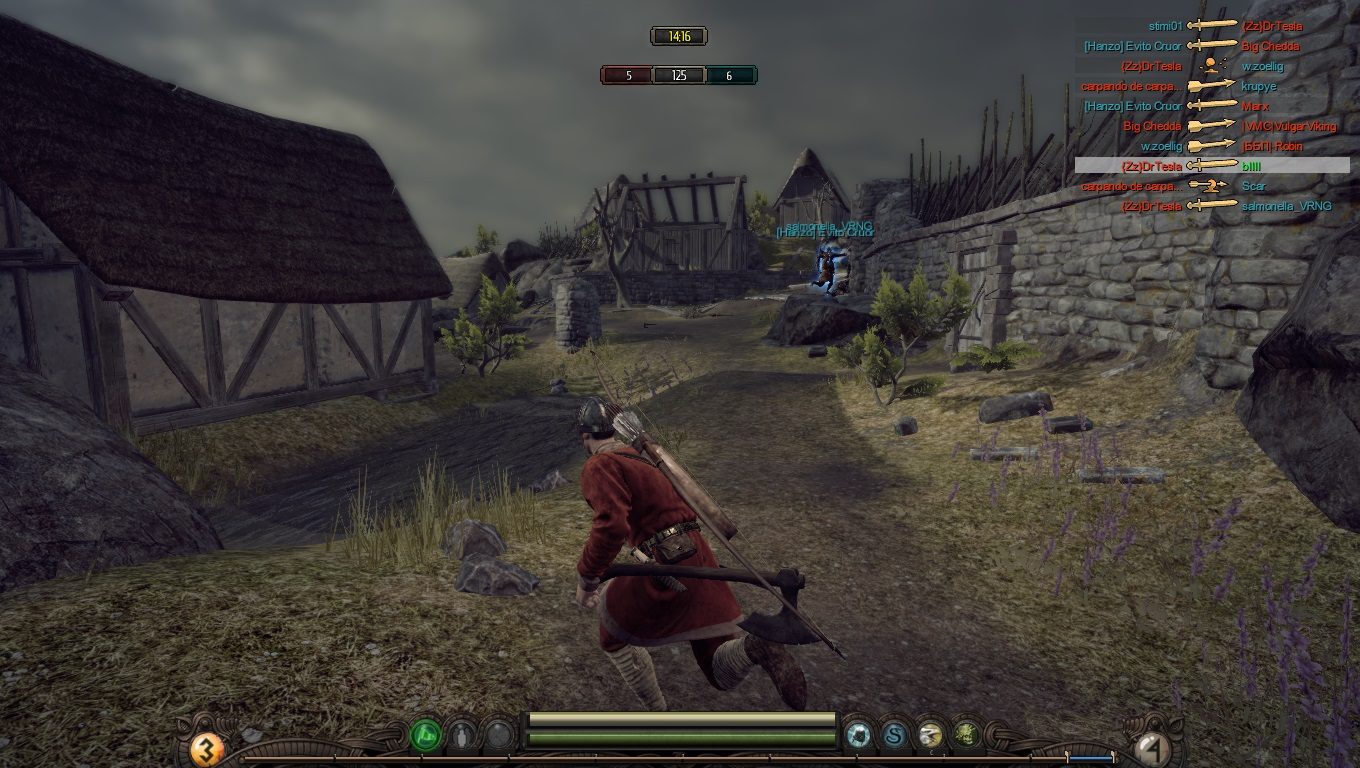Click the VulgarViking kill feed entry
The height and width of the screenshot is (768, 1360).
1211,126
